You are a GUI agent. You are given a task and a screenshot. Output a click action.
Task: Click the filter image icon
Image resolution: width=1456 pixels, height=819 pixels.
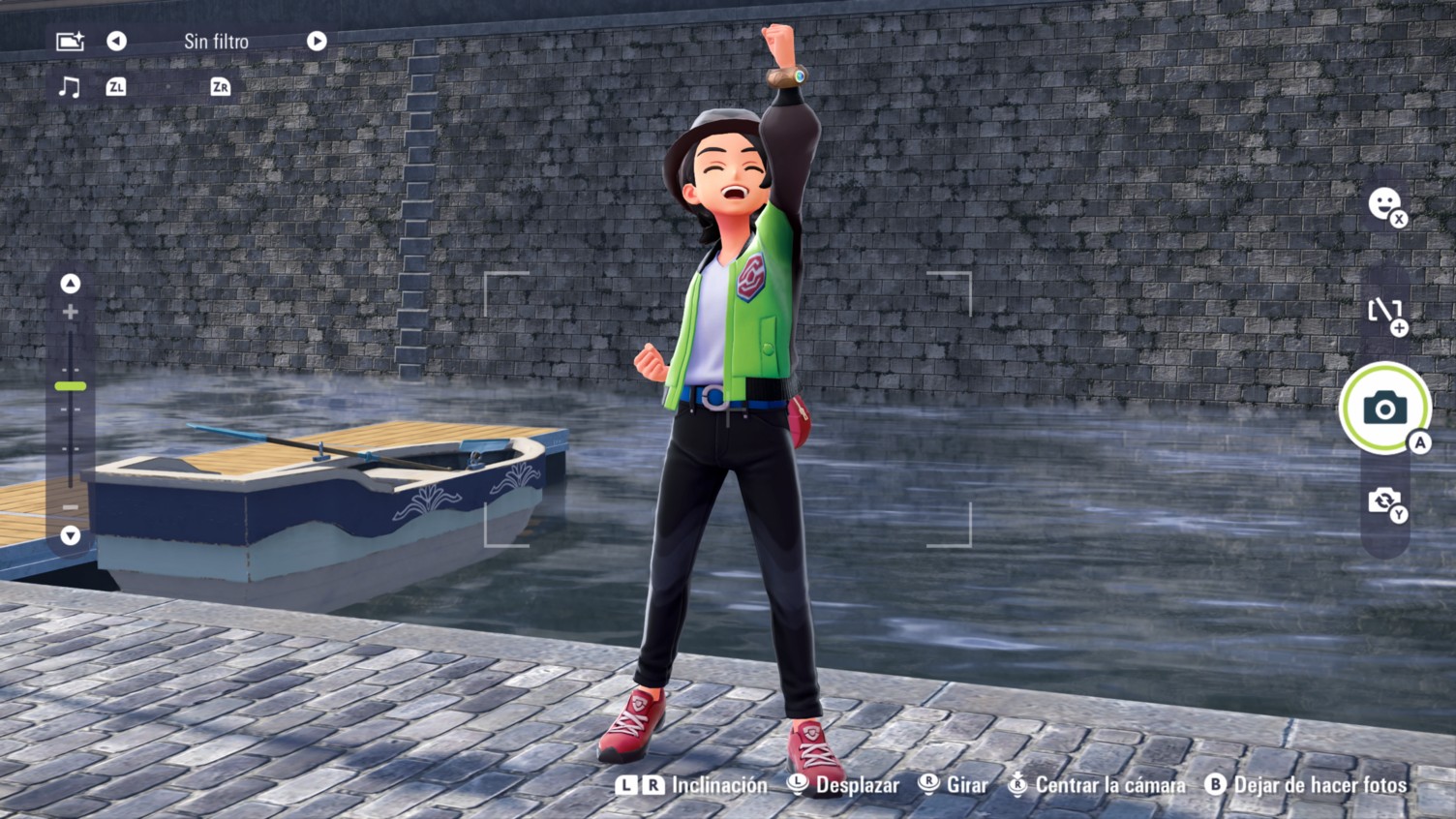(70, 41)
